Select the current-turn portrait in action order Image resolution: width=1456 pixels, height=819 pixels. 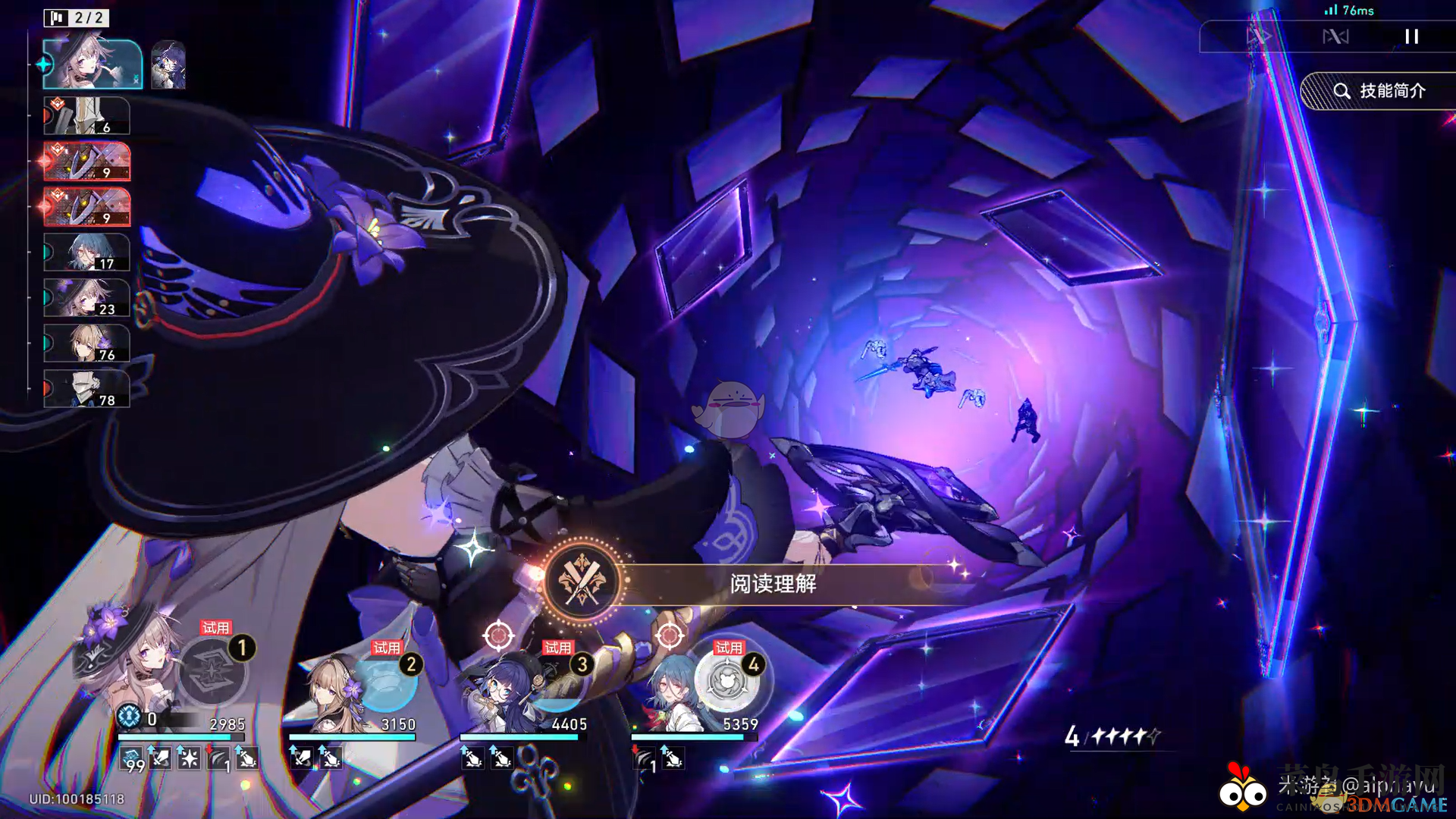92,64
